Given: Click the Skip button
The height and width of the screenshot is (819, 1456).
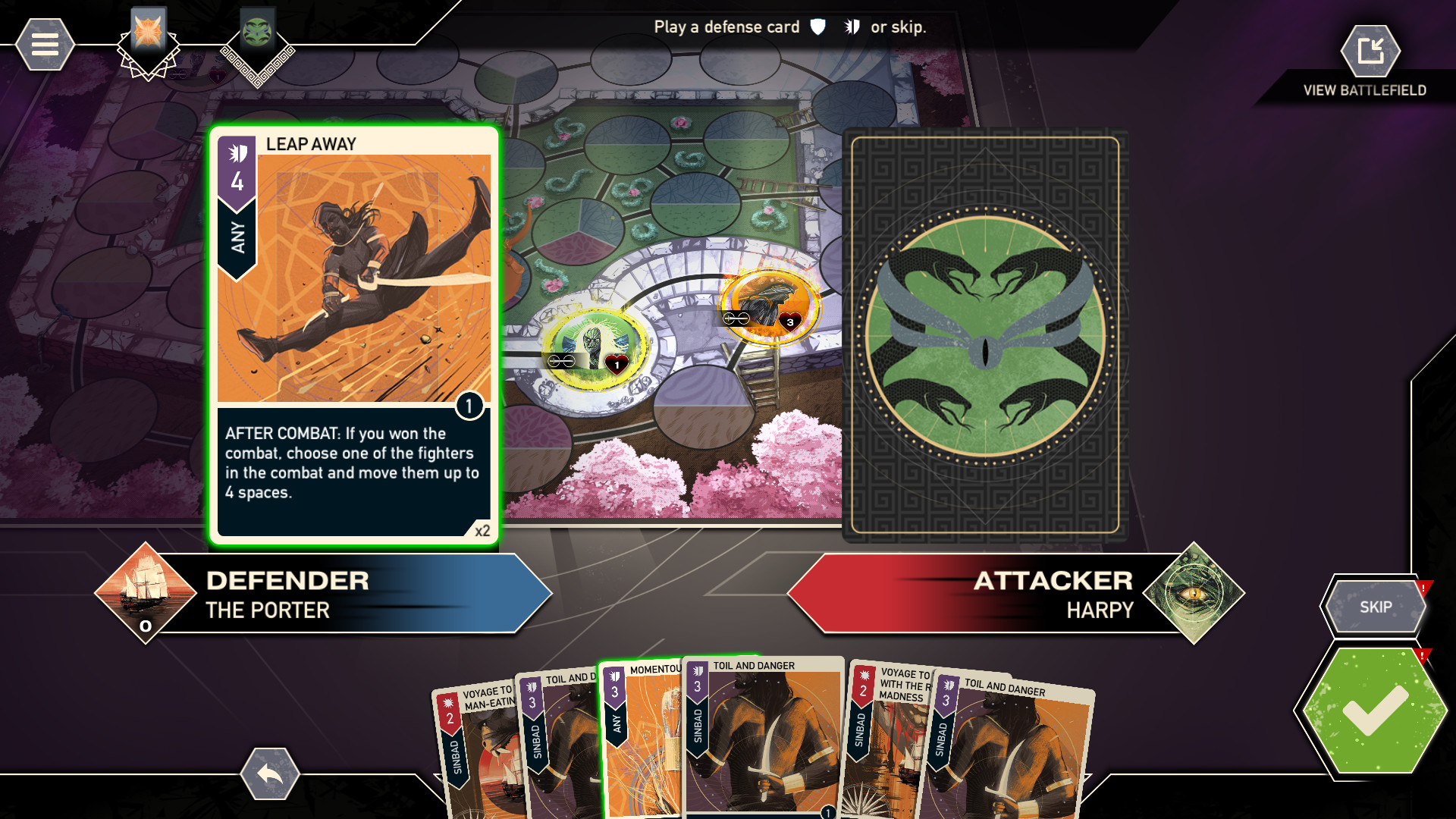Looking at the screenshot, I should 1376,607.
